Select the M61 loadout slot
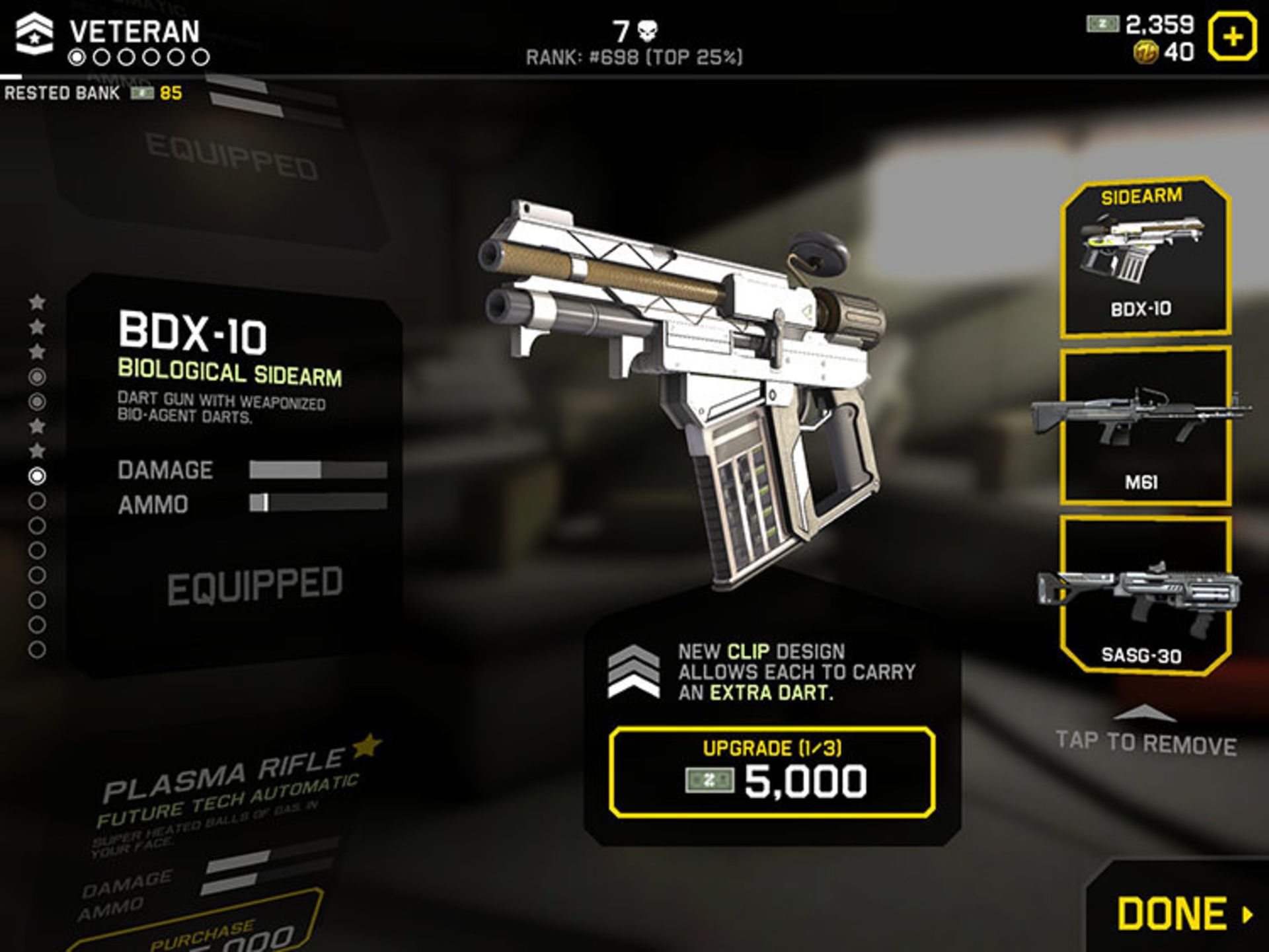 coord(1145,426)
